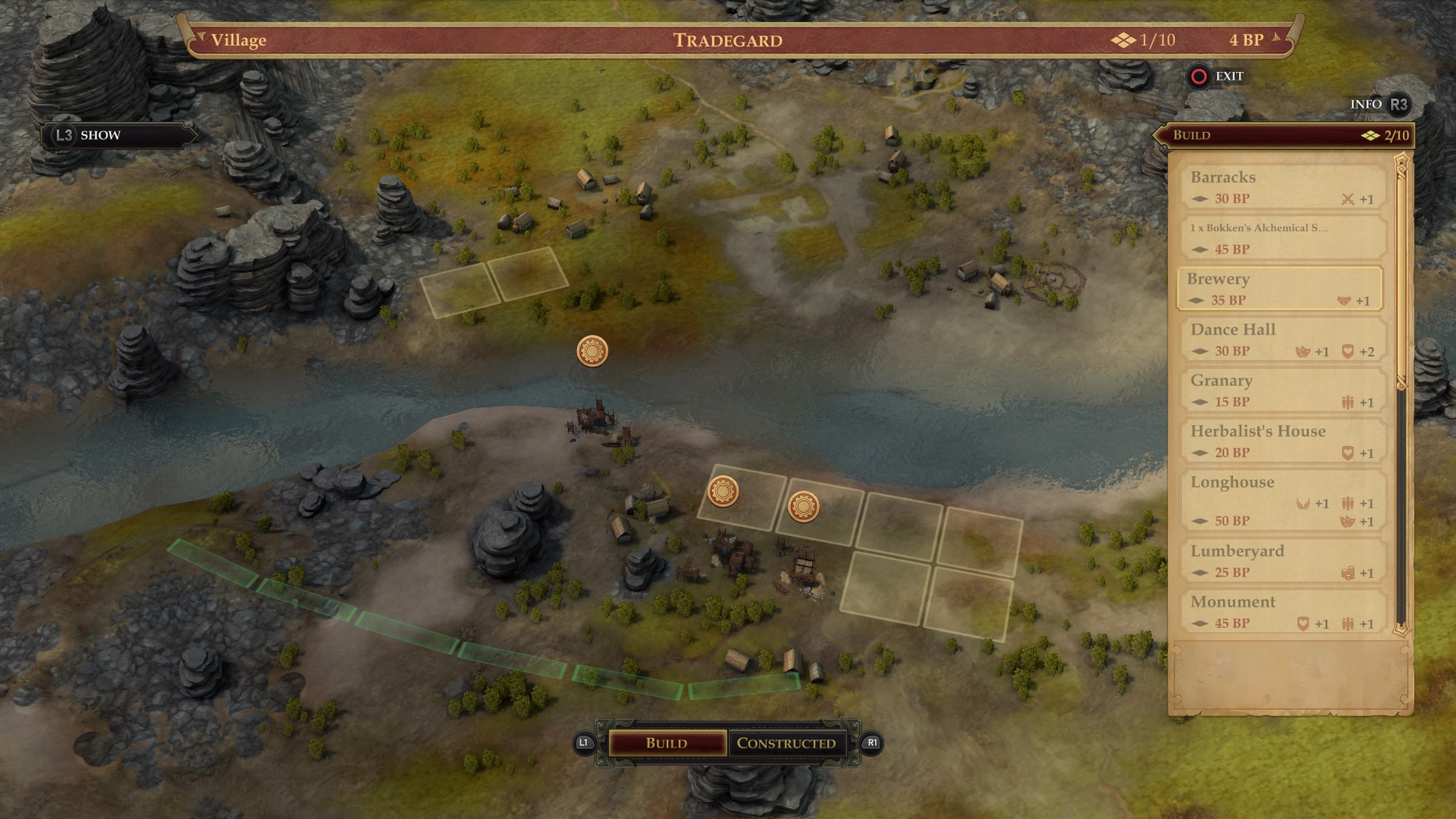Image resolution: width=1456 pixels, height=819 pixels.
Task: Switch to the Constructed tab
Action: click(x=786, y=743)
